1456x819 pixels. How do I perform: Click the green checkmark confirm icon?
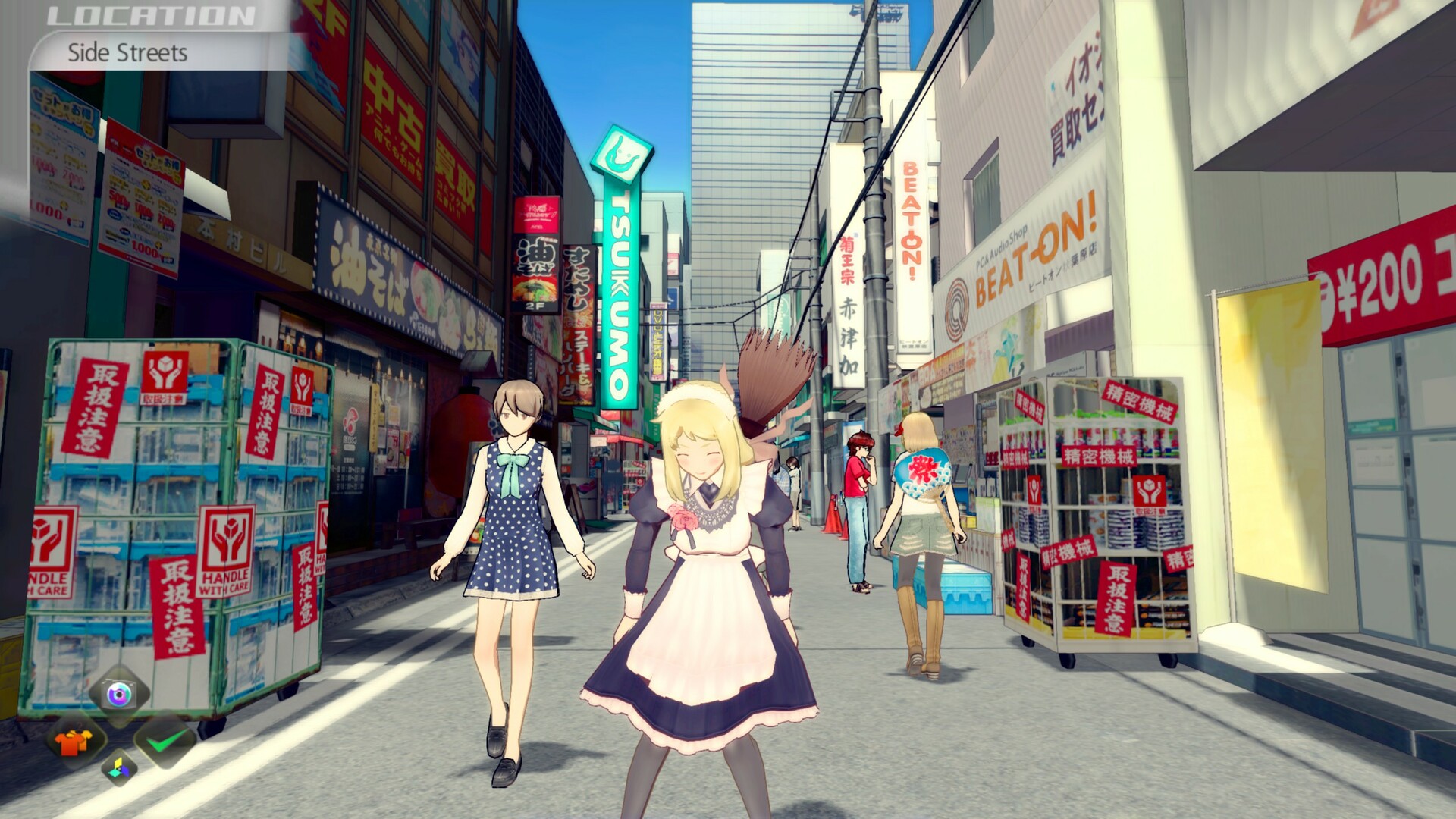point(168,740)
